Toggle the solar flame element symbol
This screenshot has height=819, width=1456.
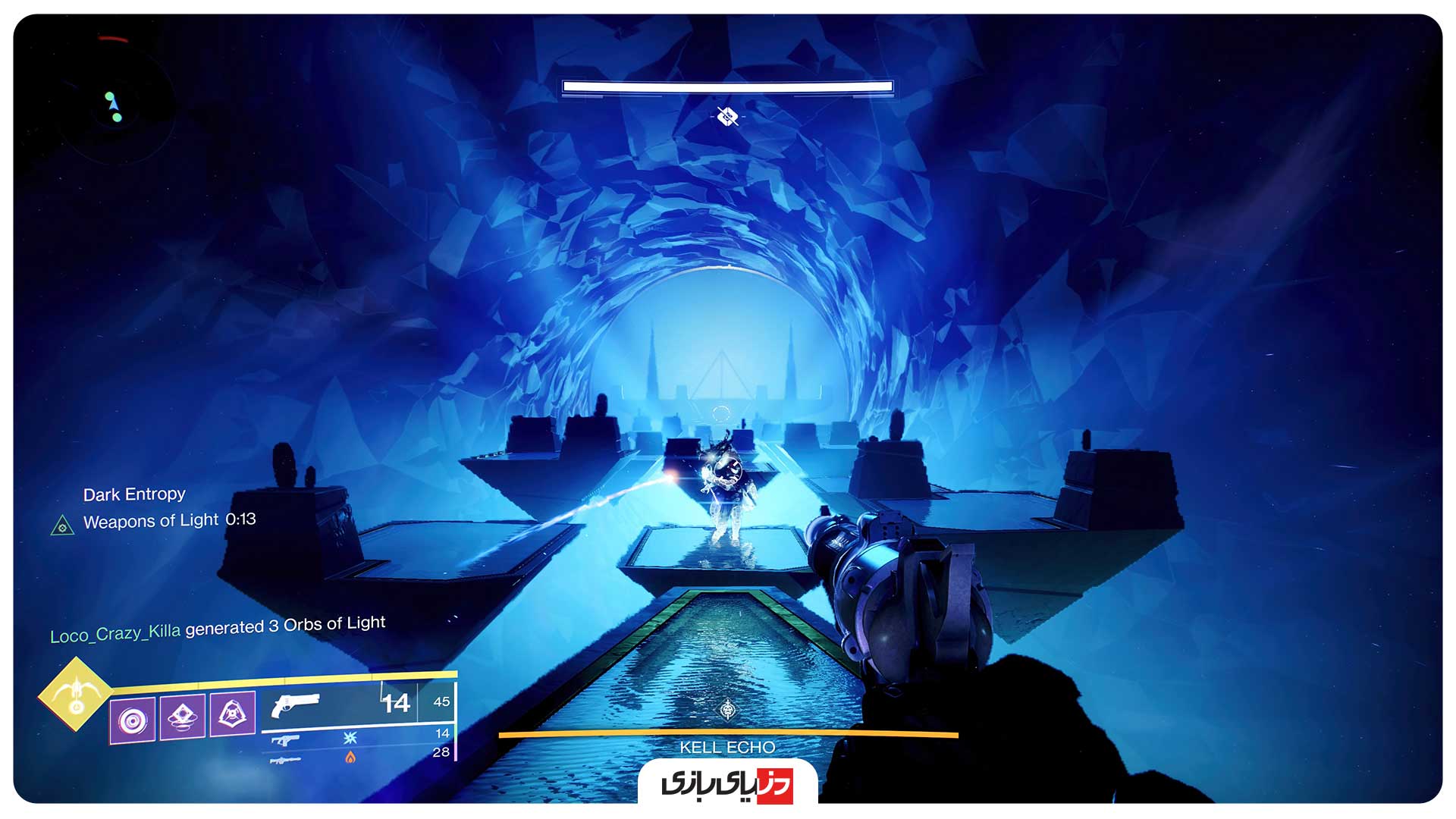click(x=350, y=758)
